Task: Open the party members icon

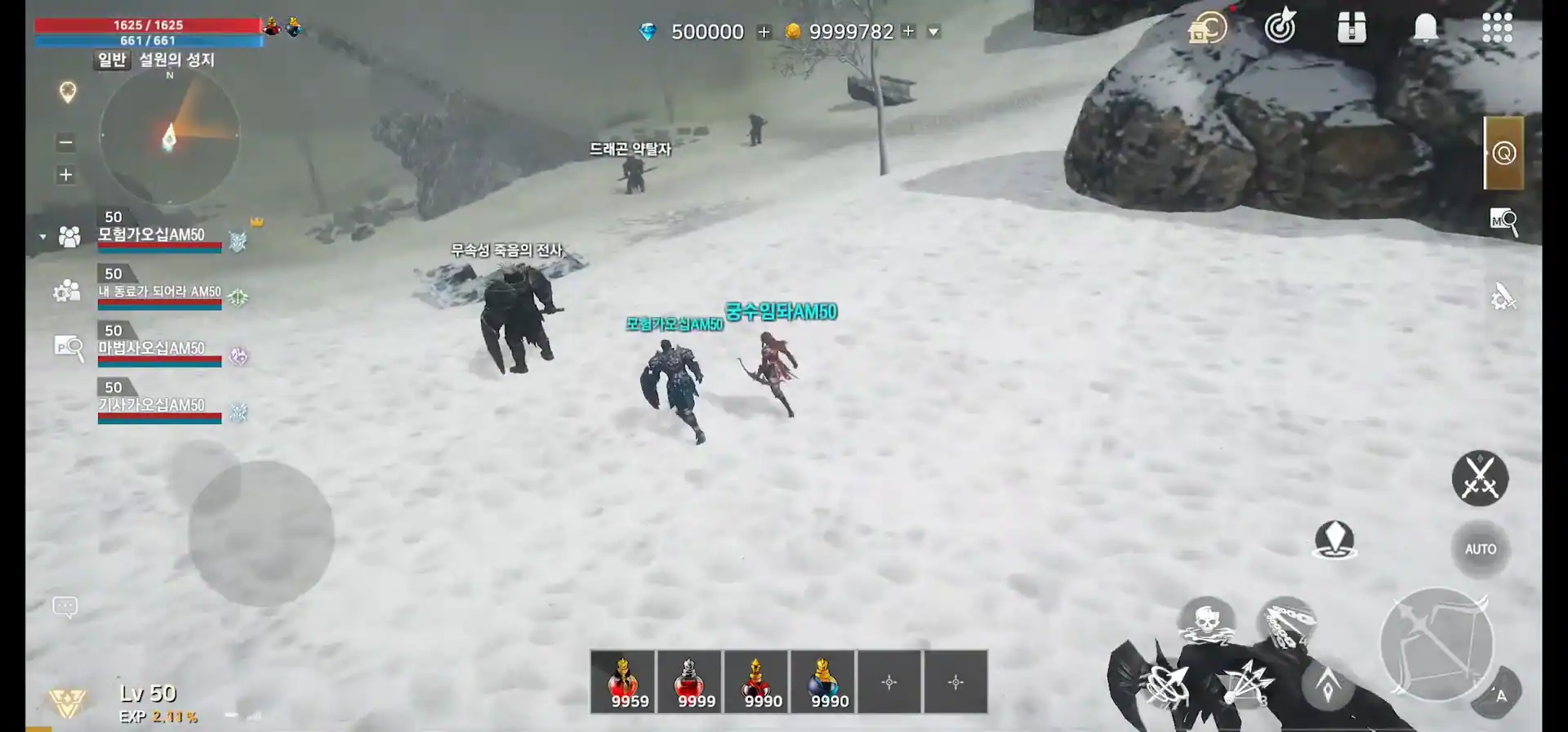Action: pyautogui.click(x=69, y=237)
